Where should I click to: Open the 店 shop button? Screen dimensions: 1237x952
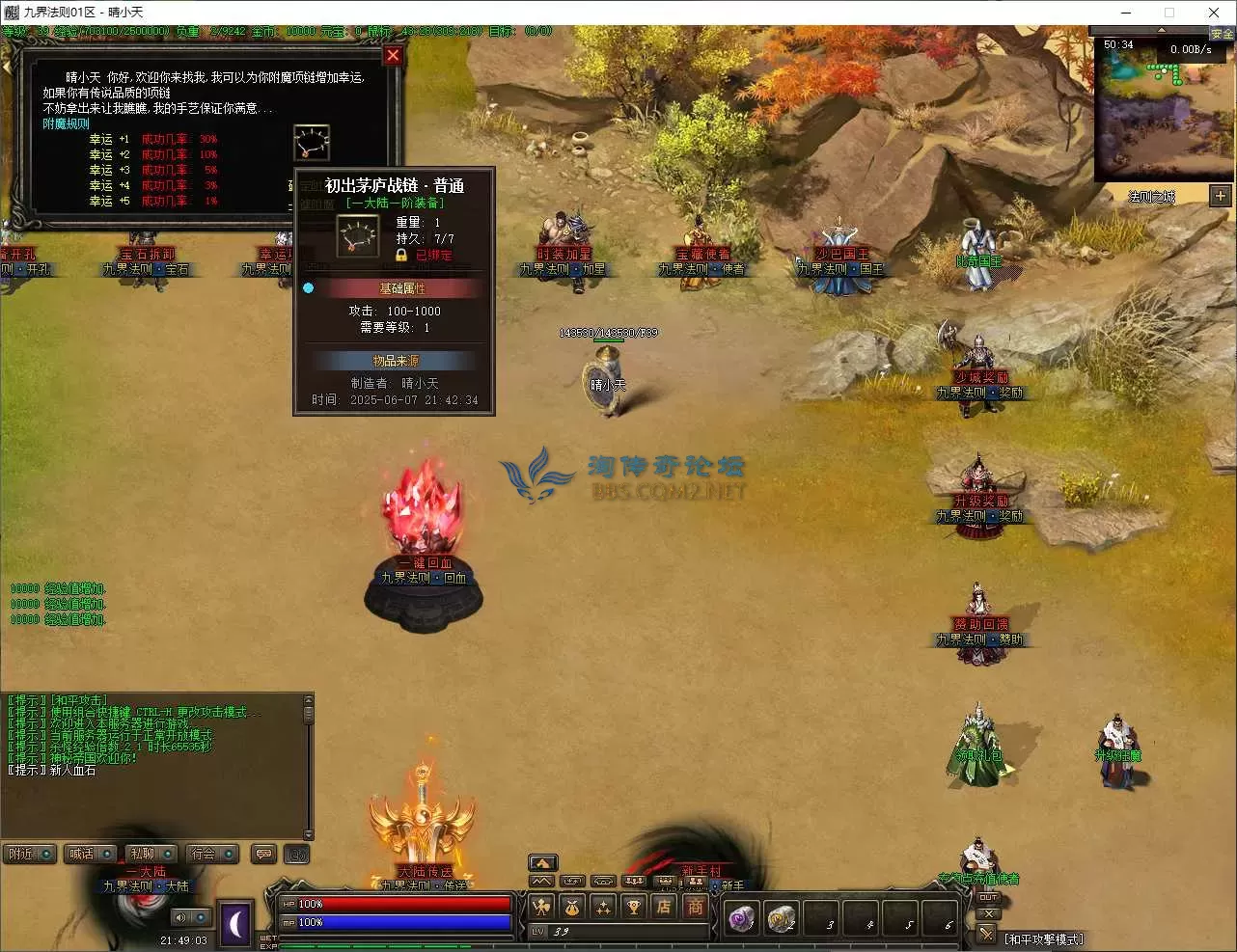(664, 907)
